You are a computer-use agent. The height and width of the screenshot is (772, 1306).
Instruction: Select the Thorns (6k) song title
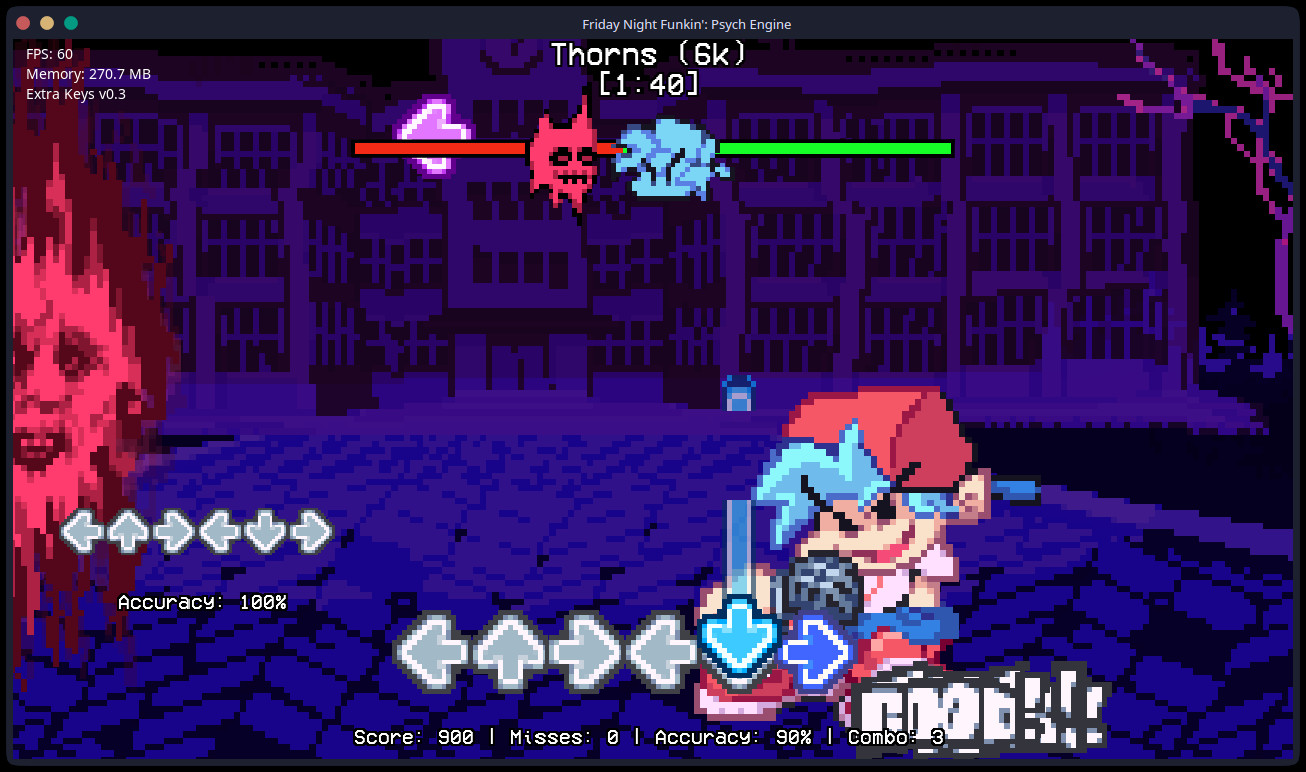(x=648, y=55)
